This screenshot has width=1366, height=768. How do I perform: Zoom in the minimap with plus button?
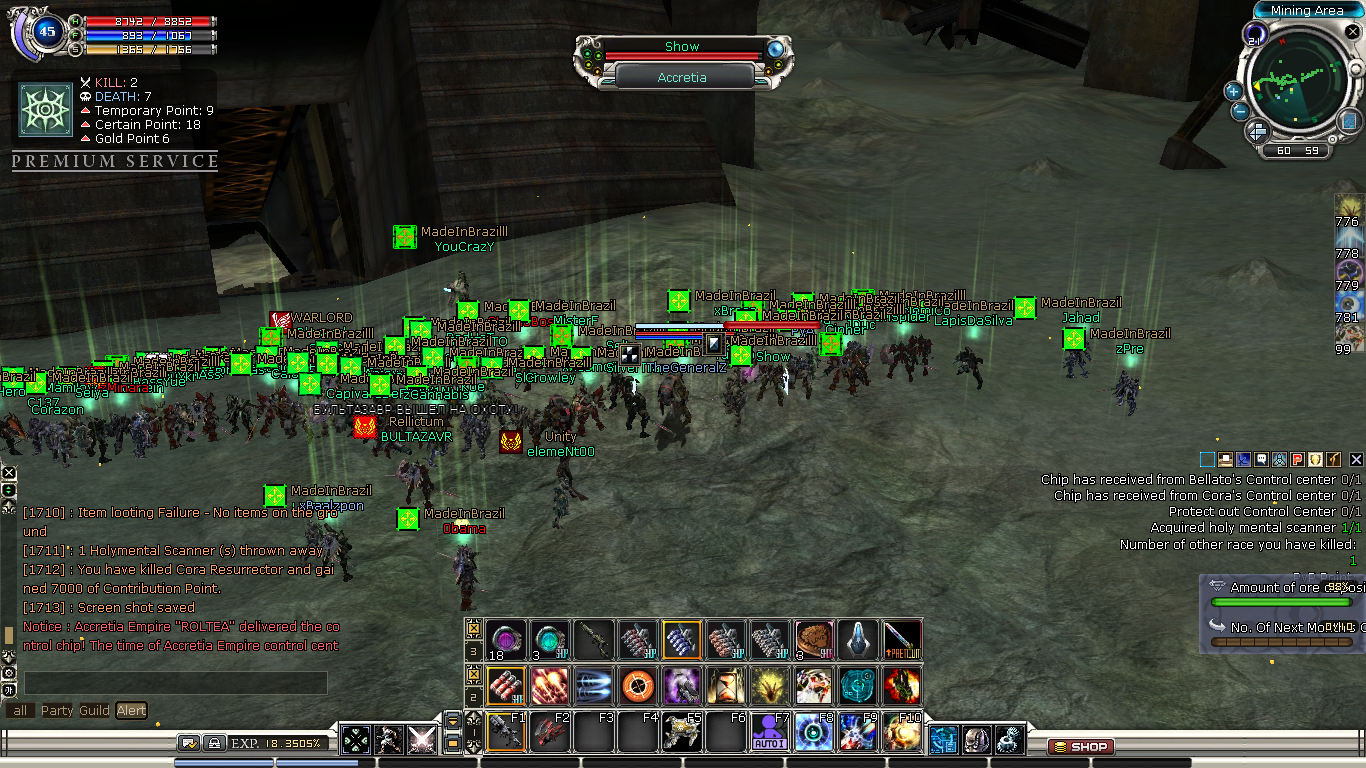1234,91
